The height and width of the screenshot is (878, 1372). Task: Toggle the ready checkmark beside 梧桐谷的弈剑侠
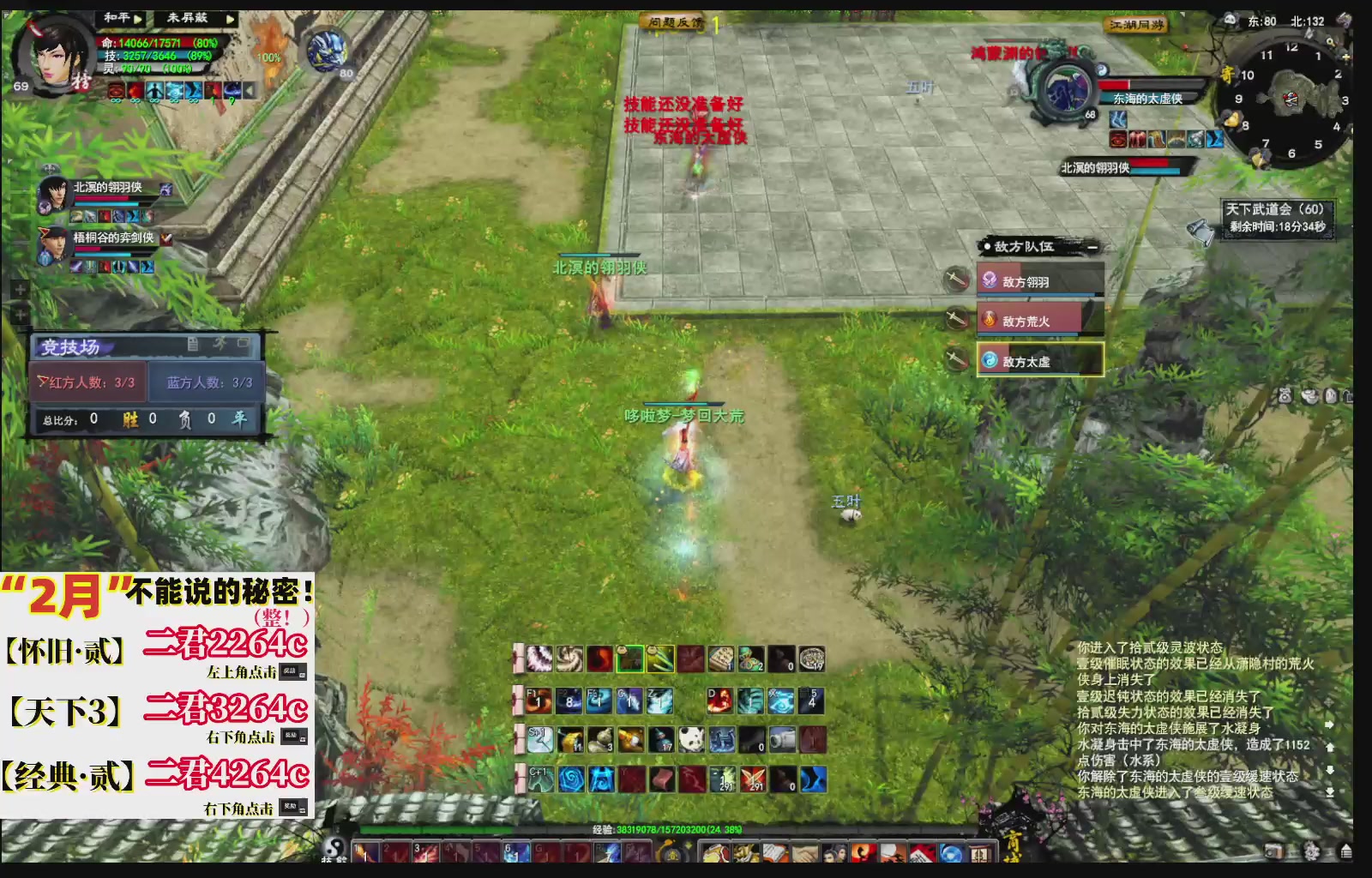pyautogui.click(x=166, y=238)
